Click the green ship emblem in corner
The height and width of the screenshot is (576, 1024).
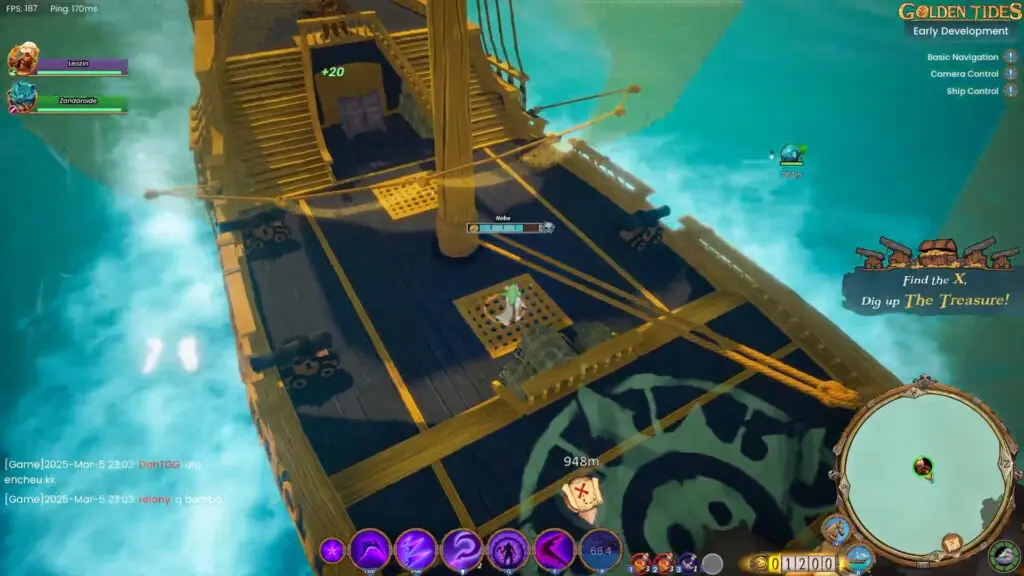1003,556
